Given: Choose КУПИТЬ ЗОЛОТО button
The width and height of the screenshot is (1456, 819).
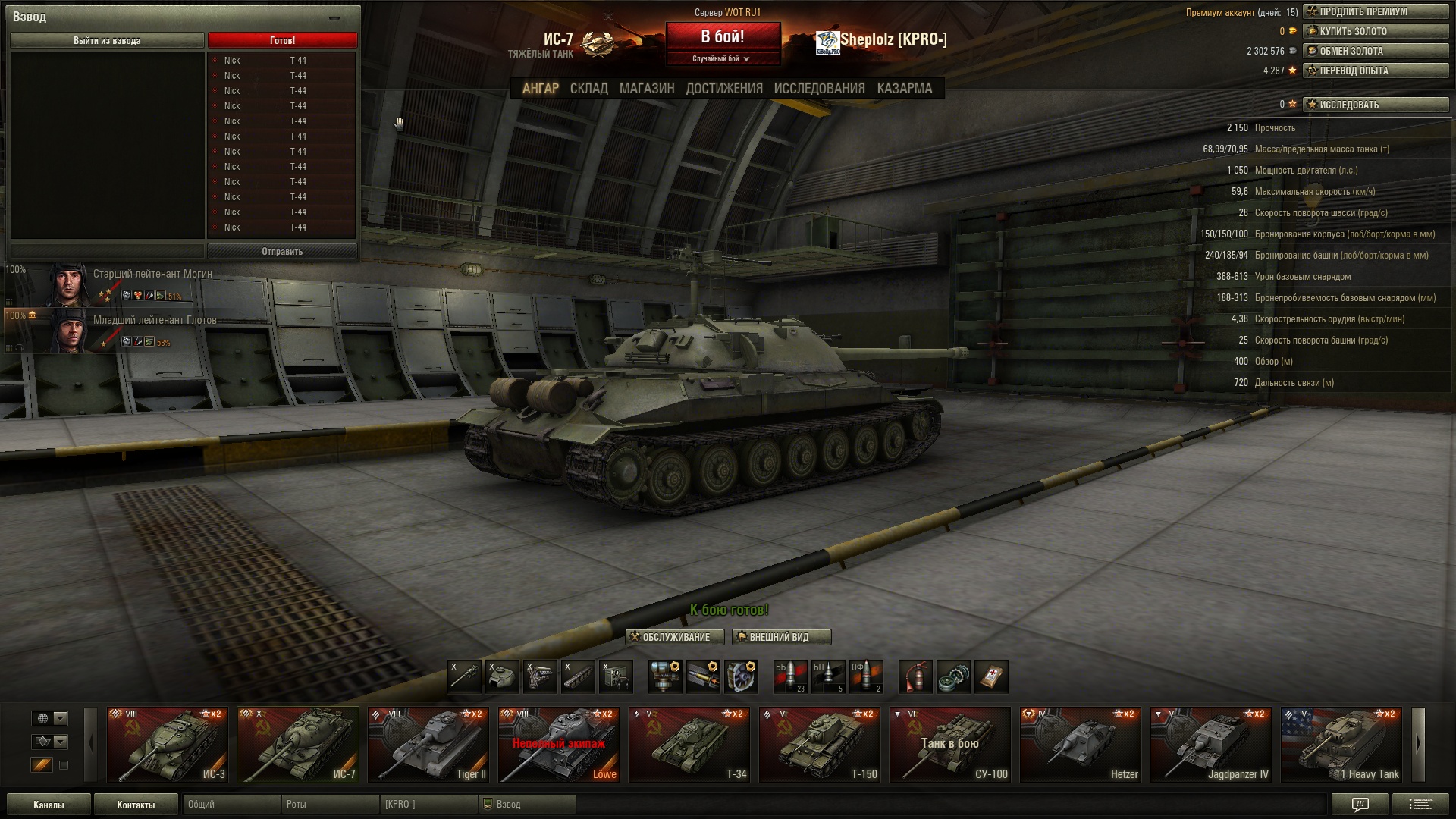Looking at the screenshot, I should pyautogui.click(x=1376, y=31).
